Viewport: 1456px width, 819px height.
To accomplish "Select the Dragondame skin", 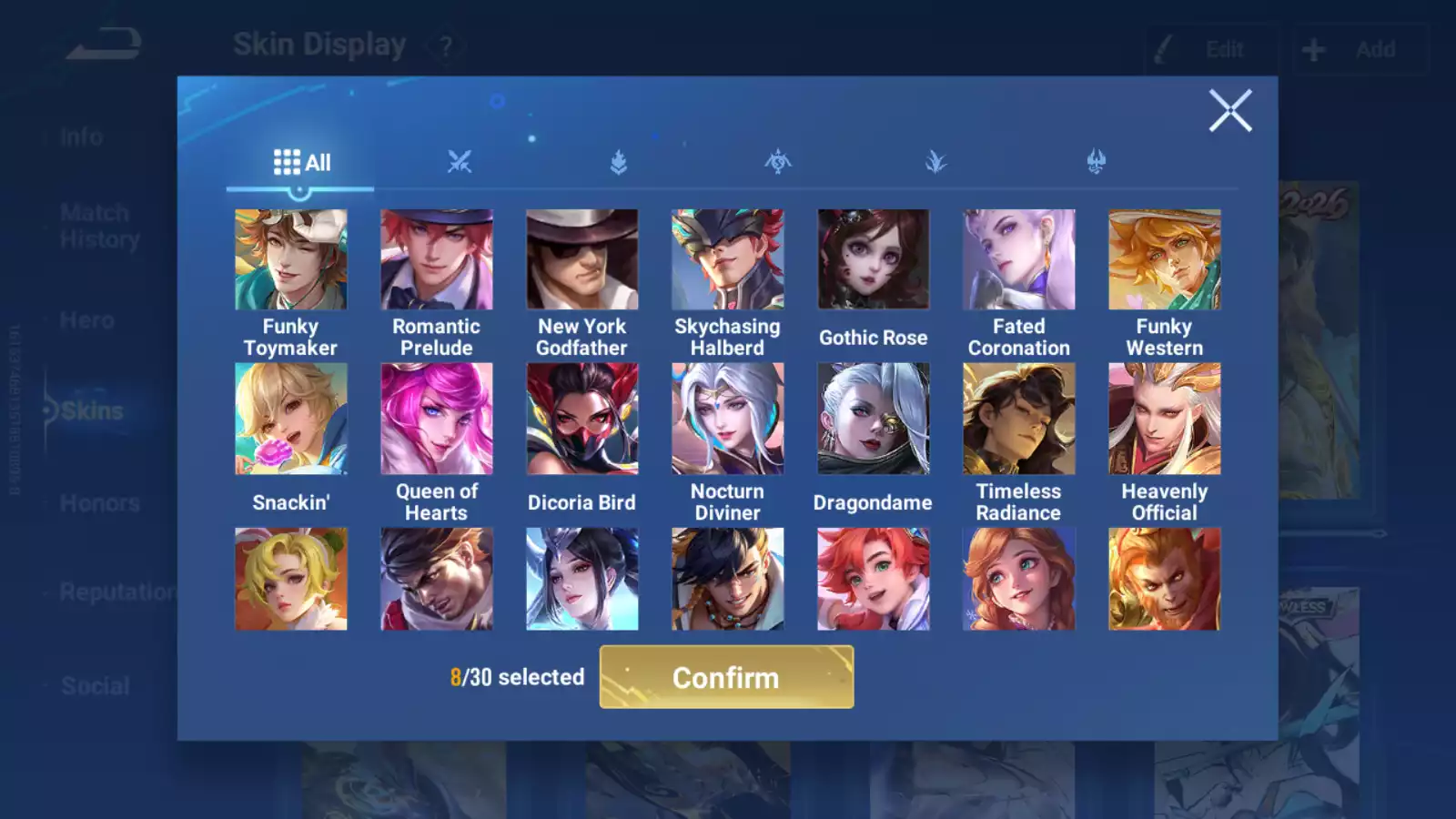I will 873,419.
